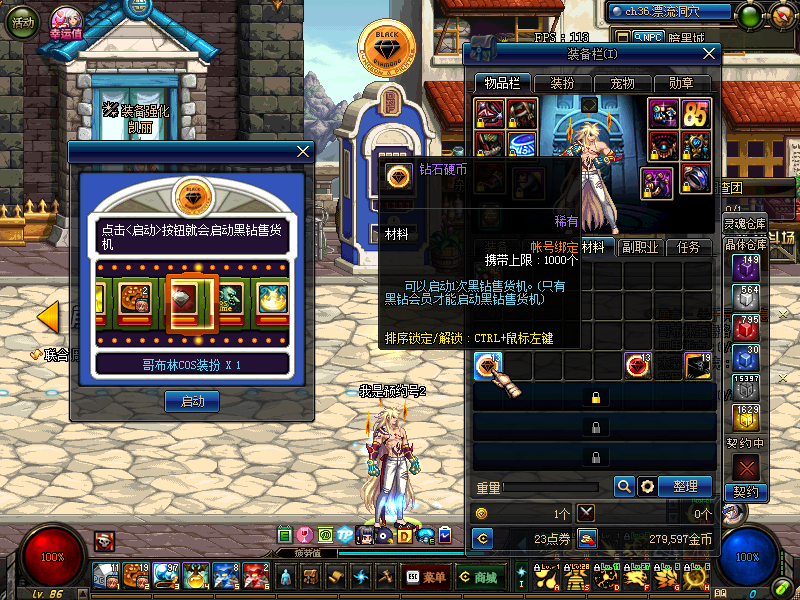Click the 活动 events button
Viewport: 800px width, 600px height.
pyautogui.click(x=19, y=22)
